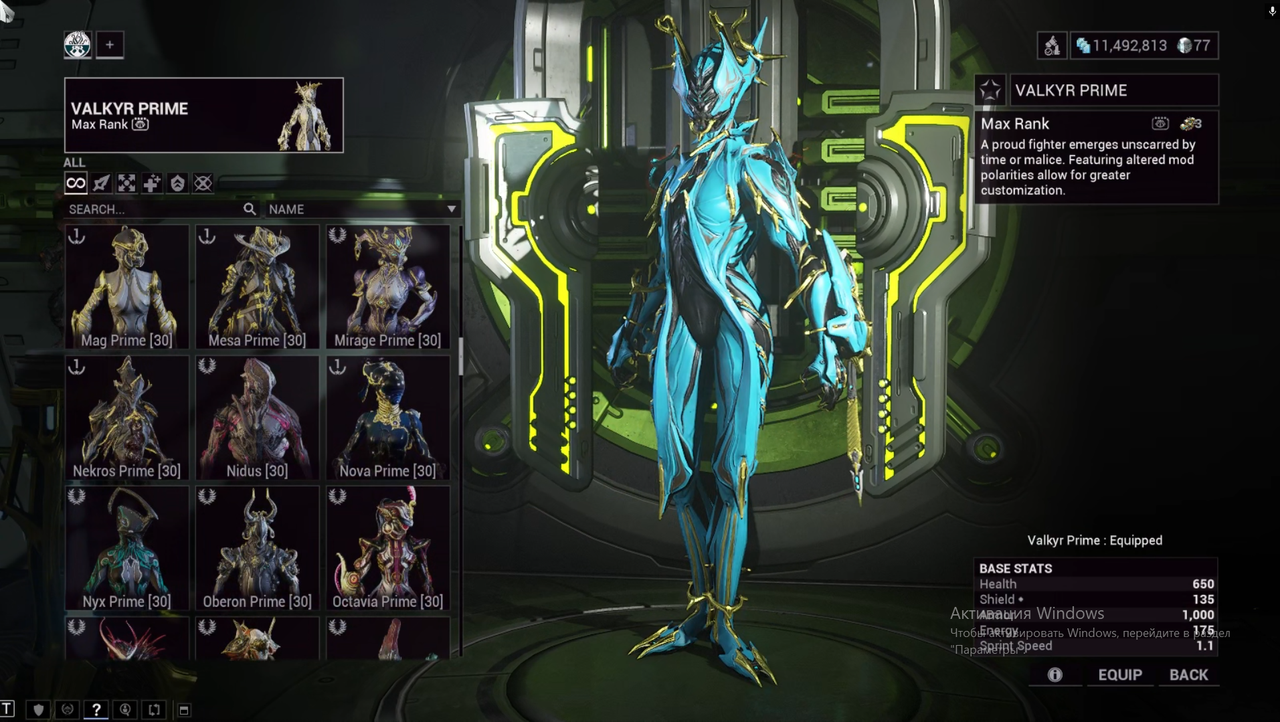The image size is (1280, 722).
Task: Equip the selected warframe
Action: click(1120, 675)
